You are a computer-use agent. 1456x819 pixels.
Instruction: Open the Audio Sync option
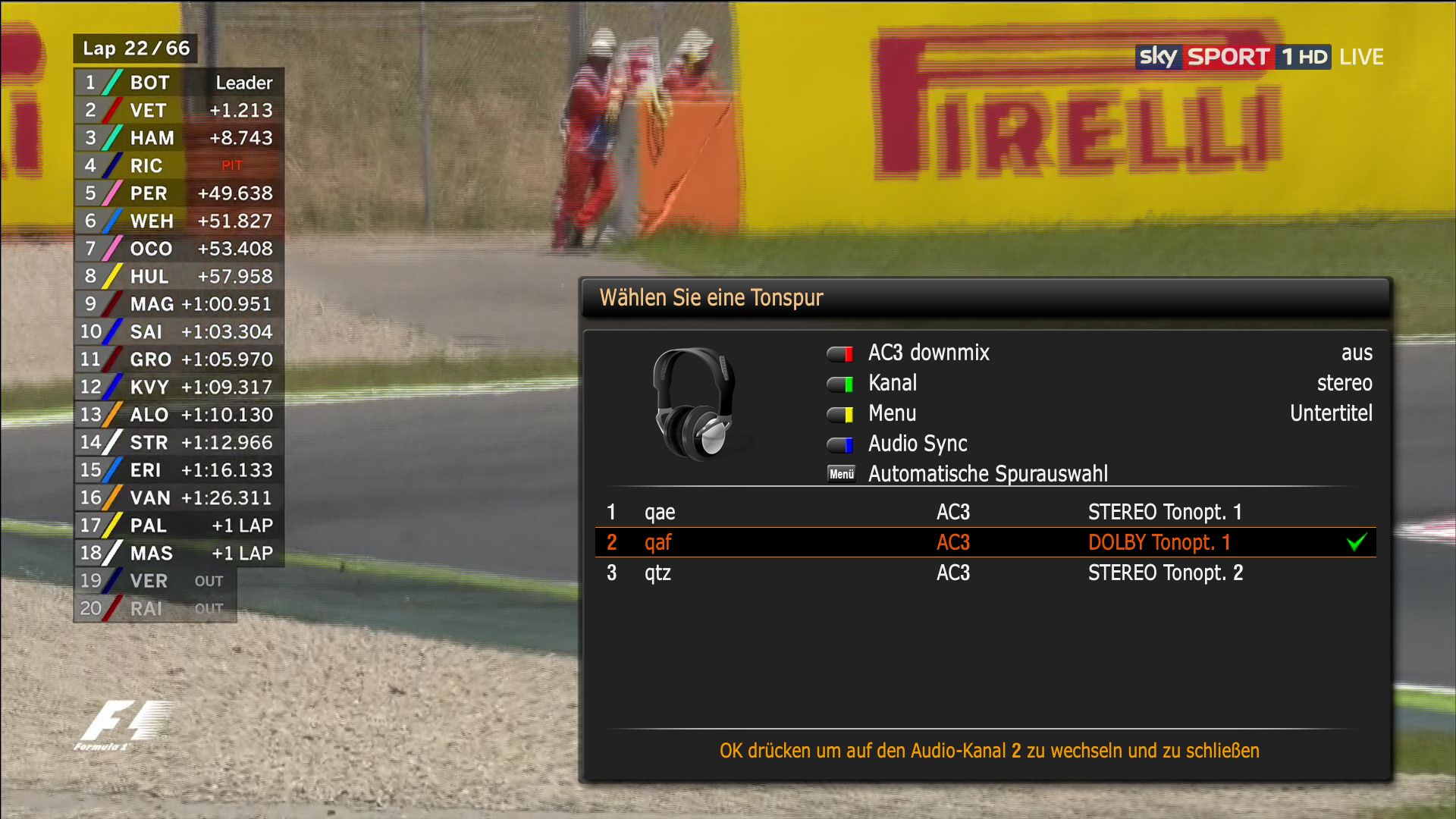(917, 444)
